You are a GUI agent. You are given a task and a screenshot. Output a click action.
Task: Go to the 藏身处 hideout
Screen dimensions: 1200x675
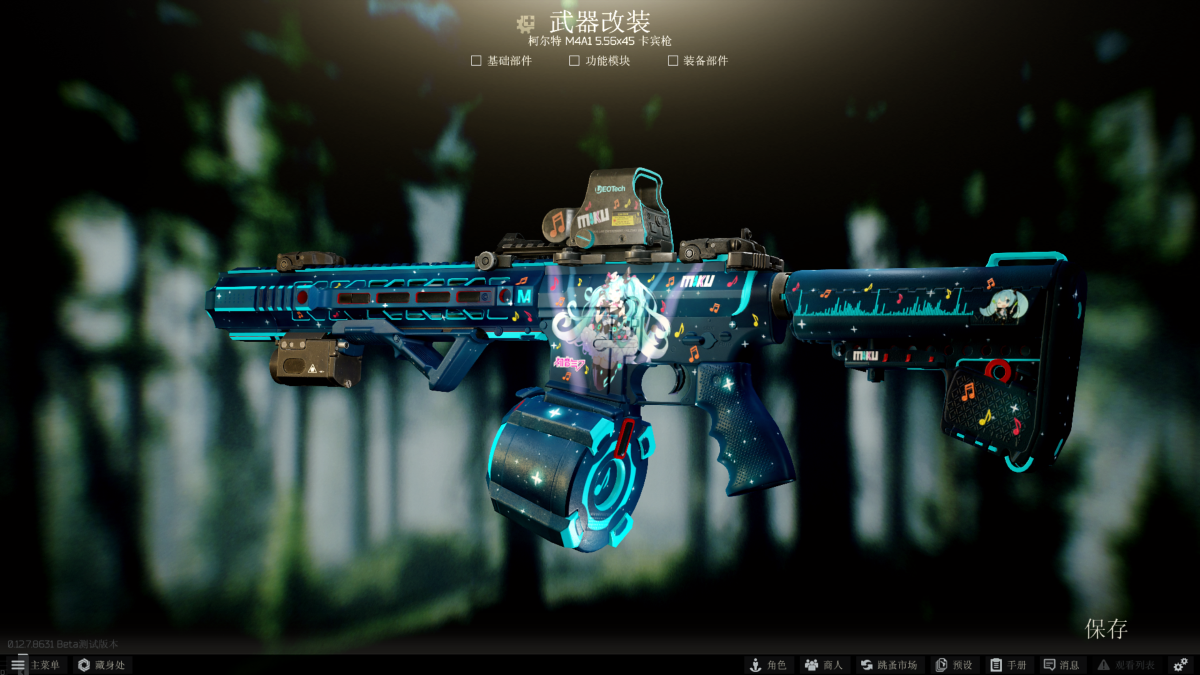101,665
